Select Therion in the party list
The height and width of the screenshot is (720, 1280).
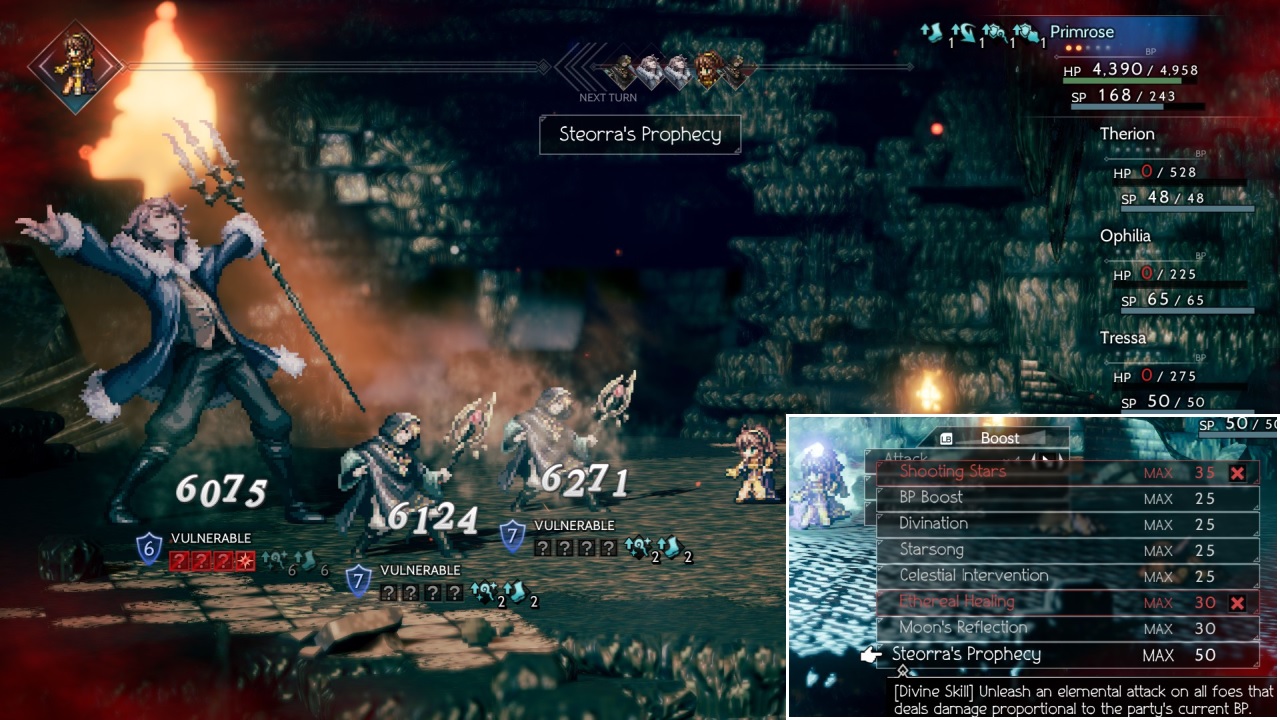[x=1127, y=134]
